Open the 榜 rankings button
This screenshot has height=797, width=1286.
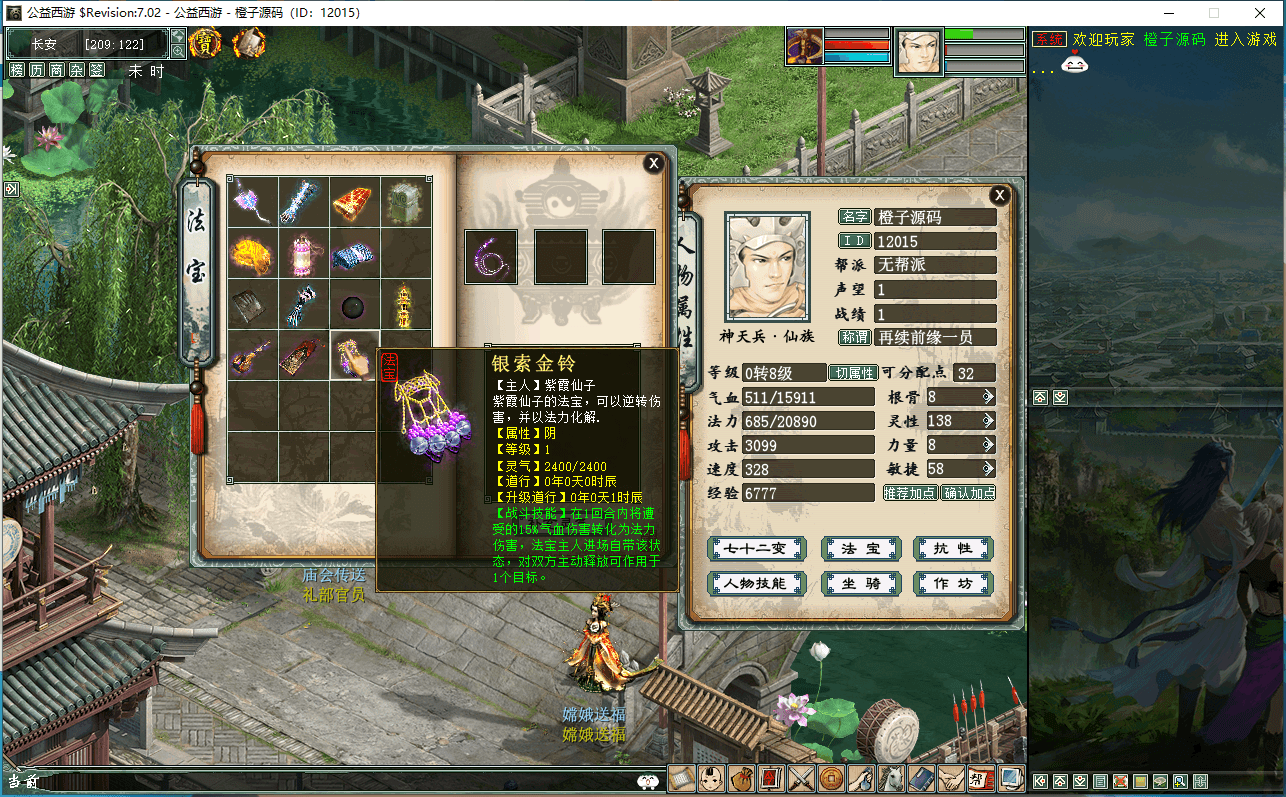click(17, 70)
